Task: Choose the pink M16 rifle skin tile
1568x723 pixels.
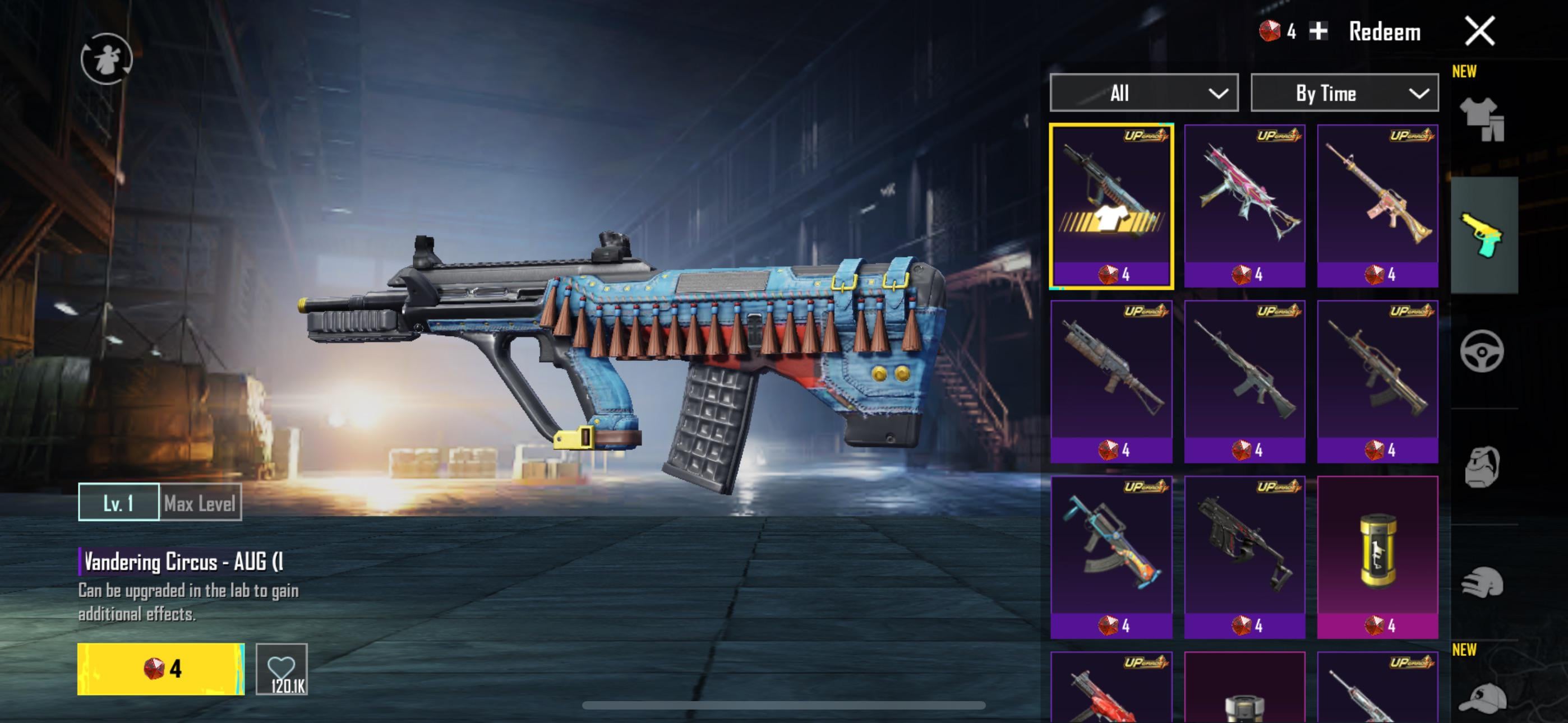Action: [x=1377, y=206]
